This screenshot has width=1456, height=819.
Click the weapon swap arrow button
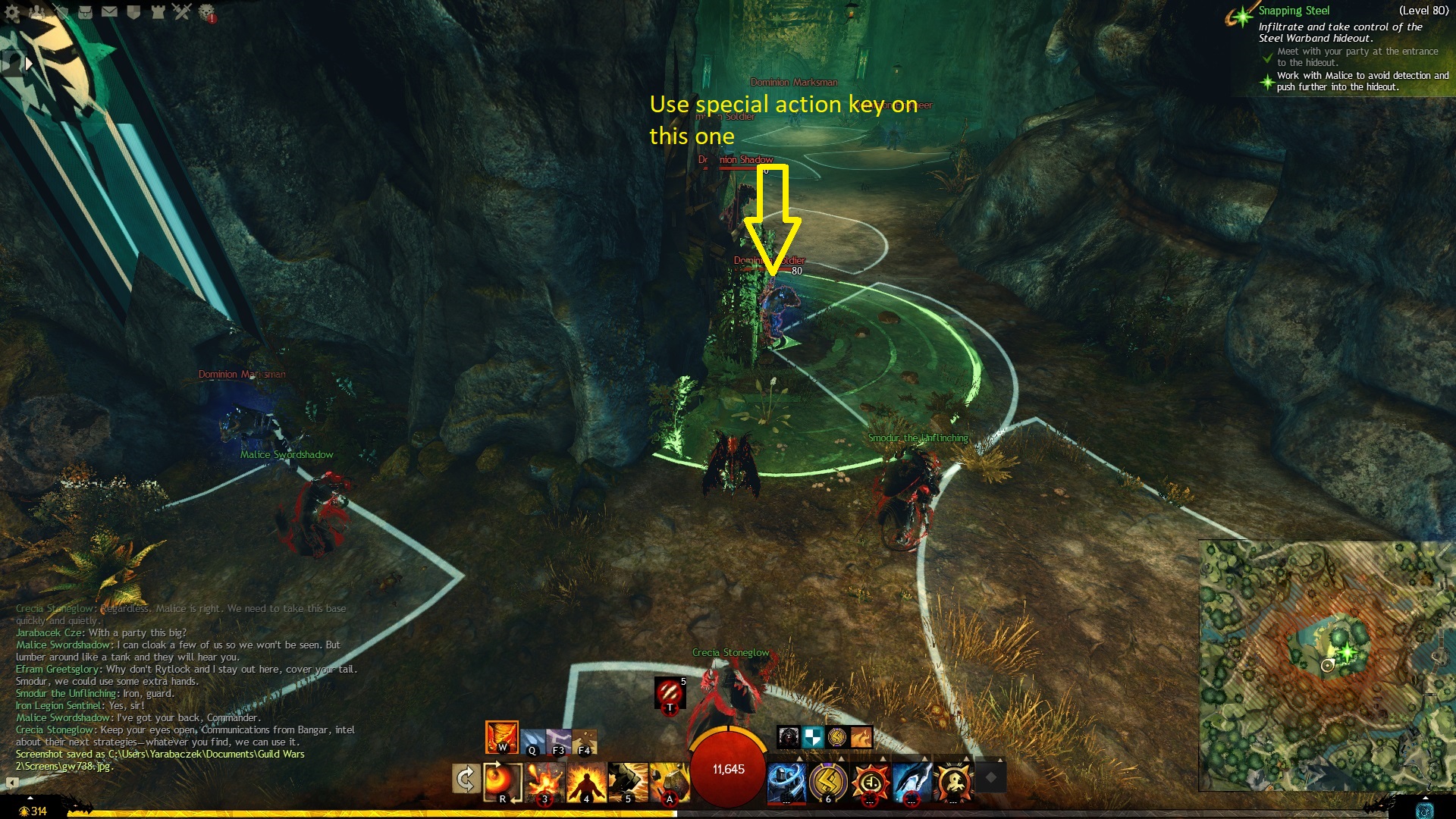(x=466, y=779)
